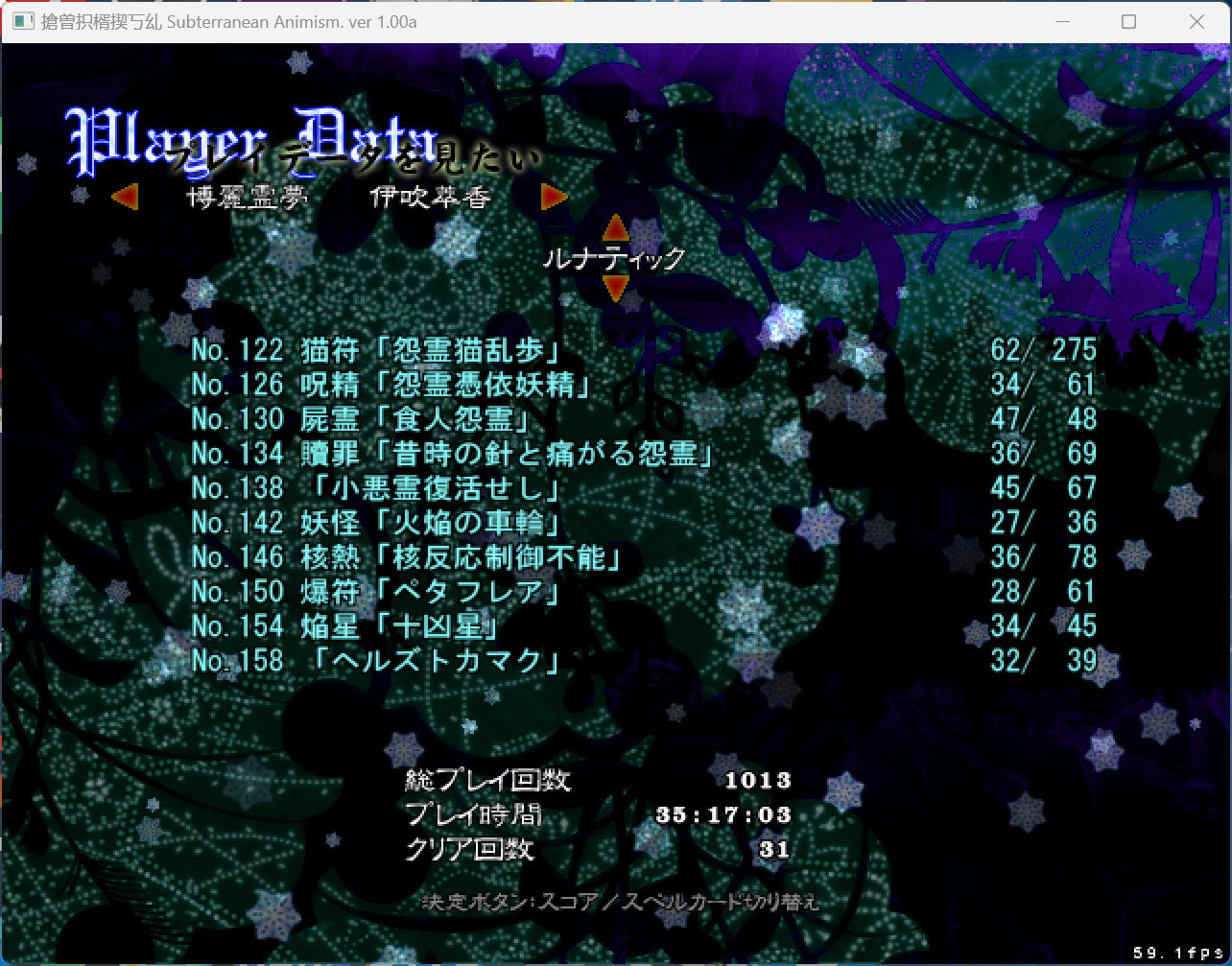Click the up arrow above ルナティック

pyautogui.click(x=615, y=229)
